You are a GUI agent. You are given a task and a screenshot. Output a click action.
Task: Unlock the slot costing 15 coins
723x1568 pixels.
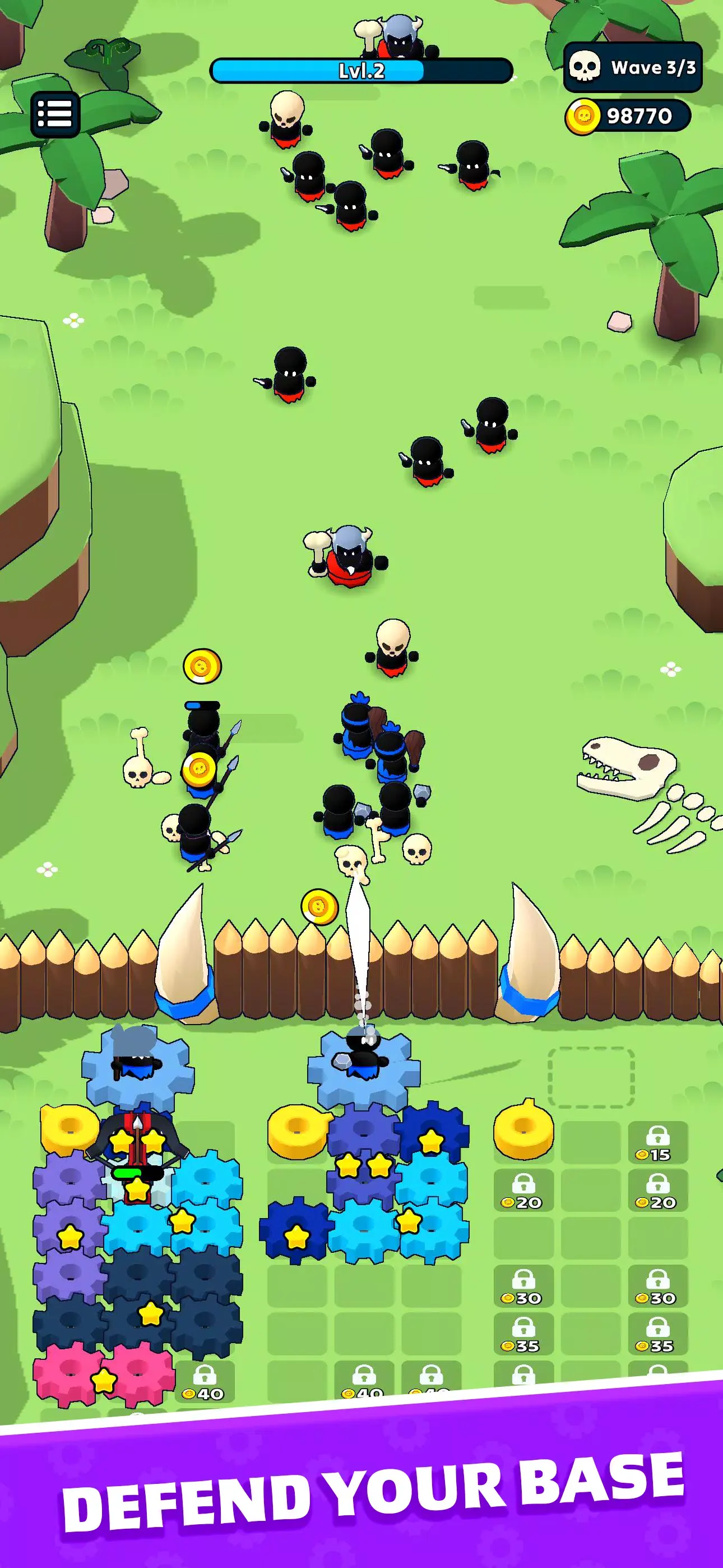657,1143
